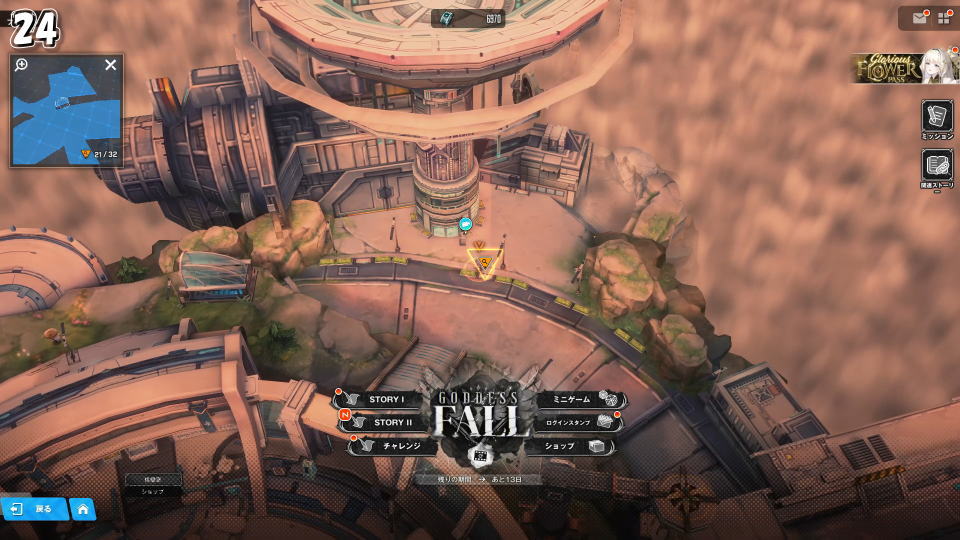This screenshot has width=960, height=540.
Task: Zoom in with the minimap magnifier button
Action: pyautogui.click(x=22, y=65)
